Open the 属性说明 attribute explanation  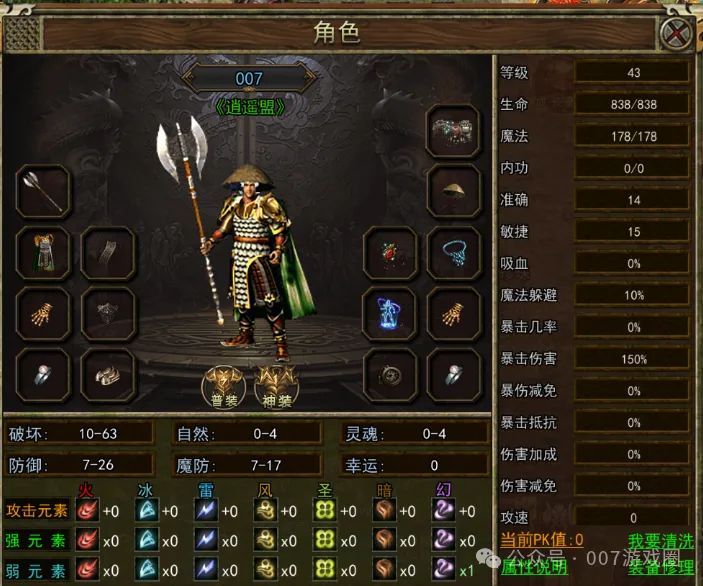pyautogui.click(x=533, y=567)
